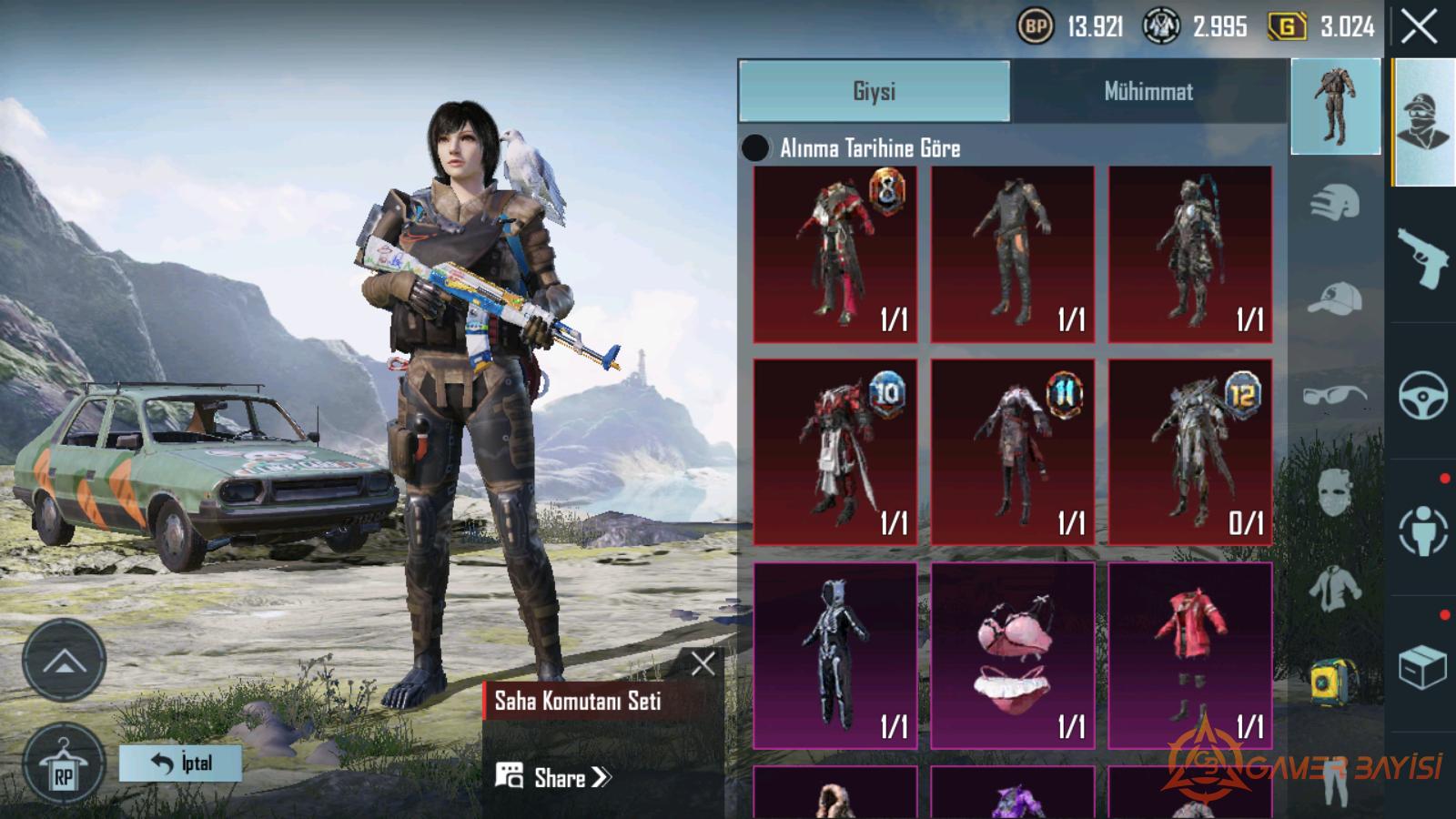Image resolution: width=1456 pixels, height=819 pixels.
Task: Select the red jacket outfit
Action: pos(1190,655)
